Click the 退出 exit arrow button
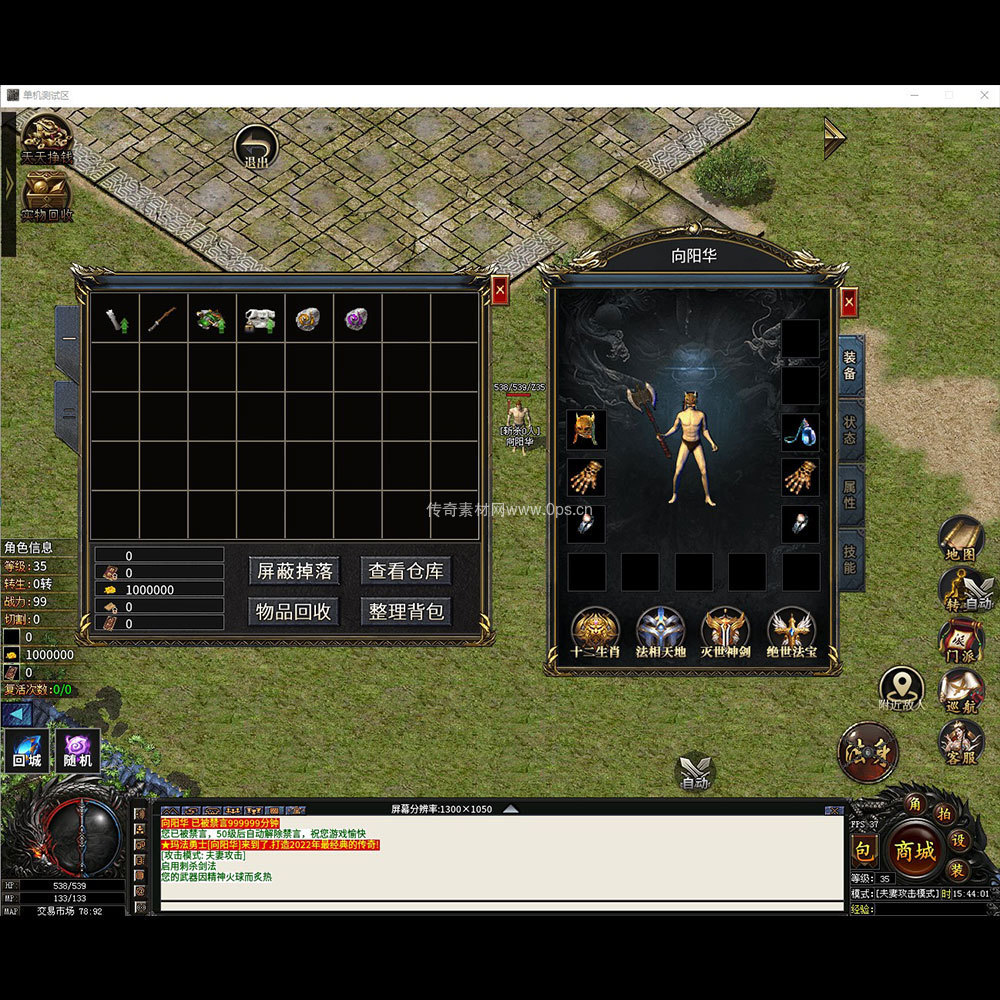 (x=256, y=148)
